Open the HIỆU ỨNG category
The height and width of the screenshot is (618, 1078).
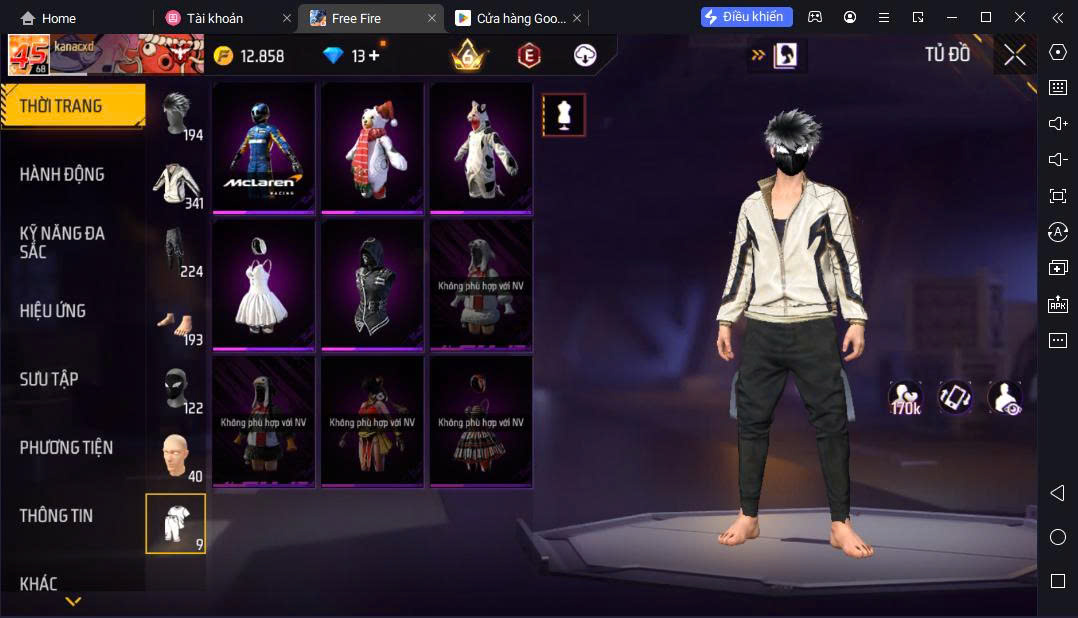tap(53, 311)
